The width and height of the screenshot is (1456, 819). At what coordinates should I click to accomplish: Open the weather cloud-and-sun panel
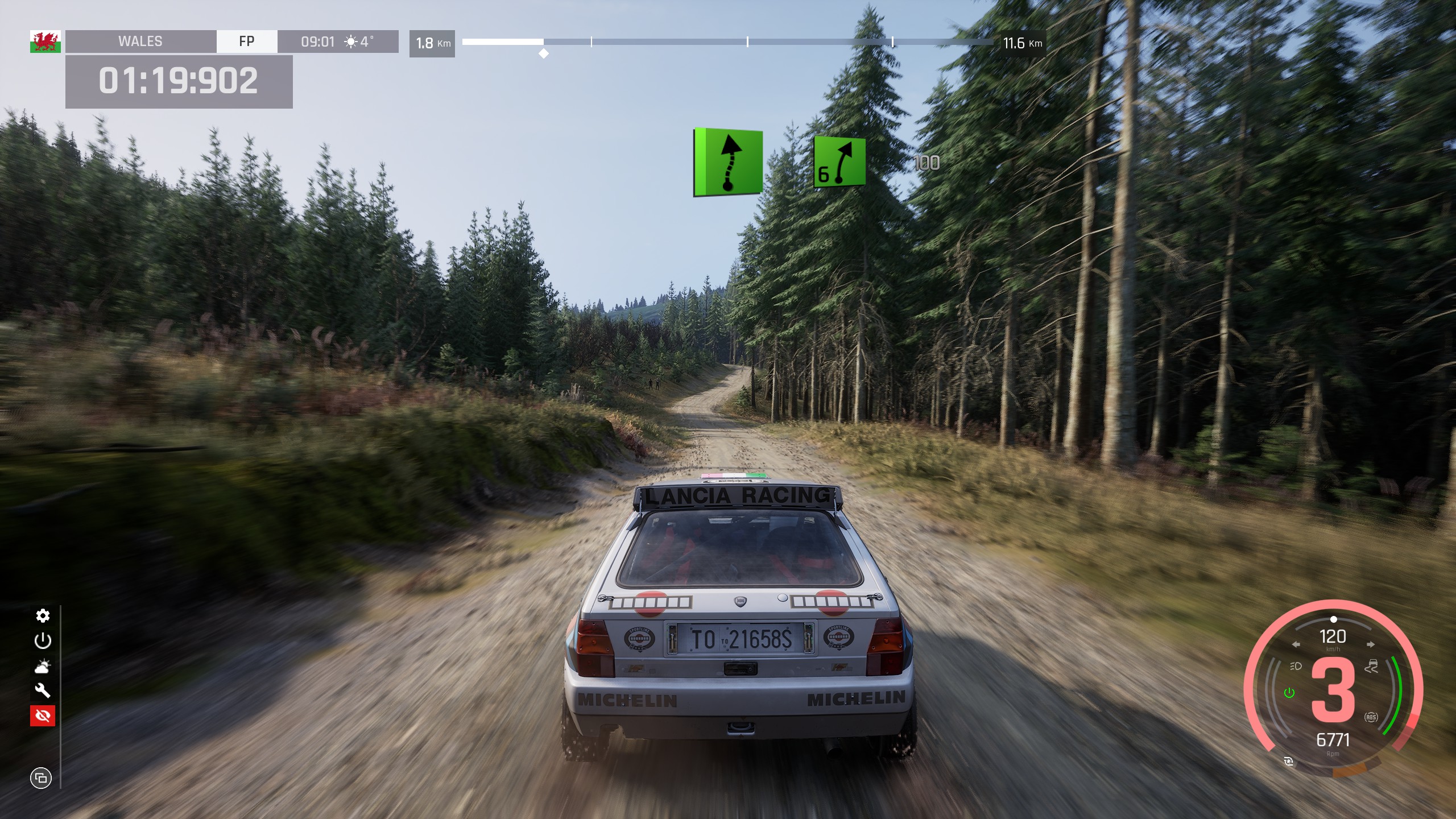click(43, 666)
